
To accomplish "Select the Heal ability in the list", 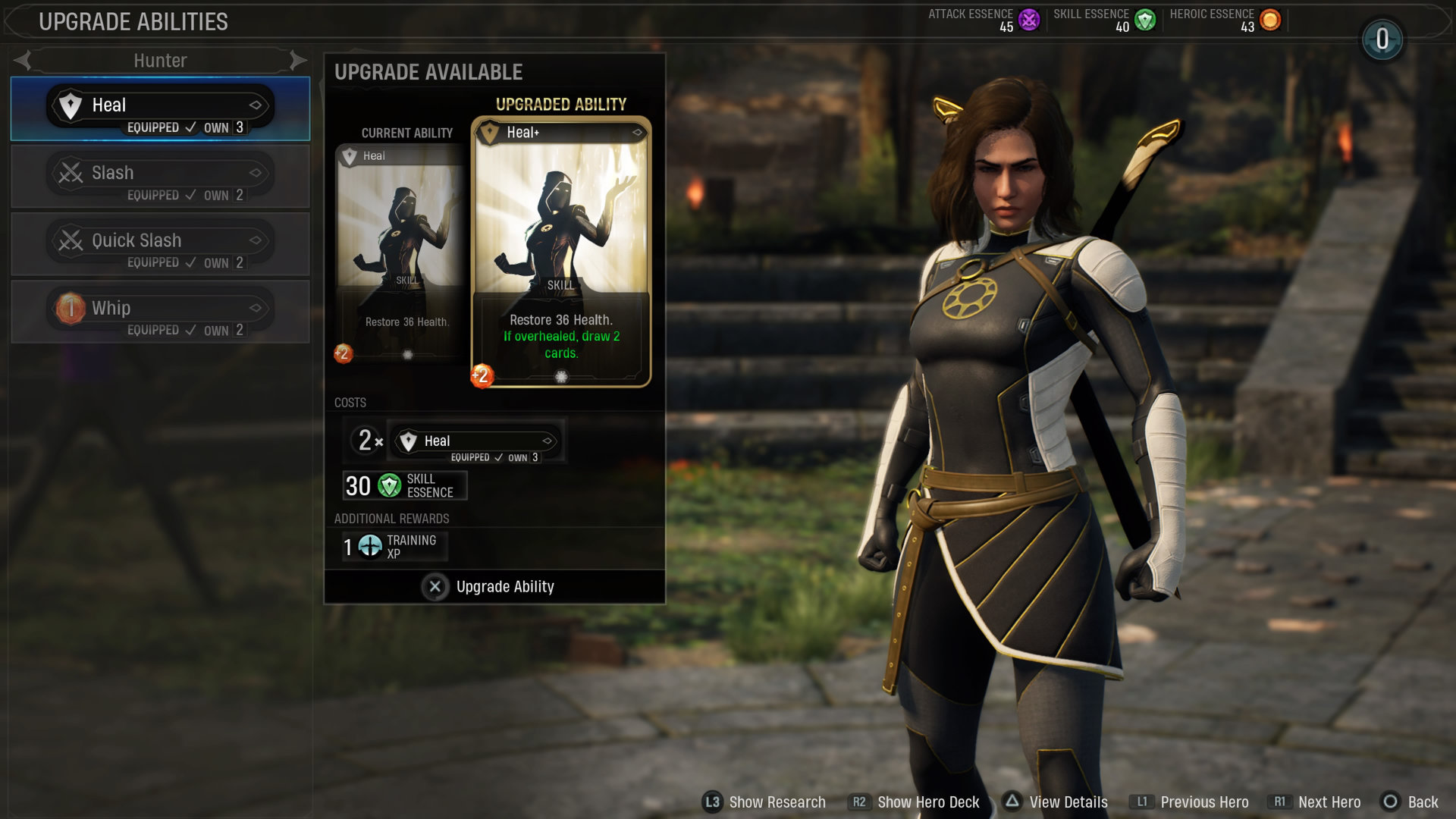I will click(160, 108).
